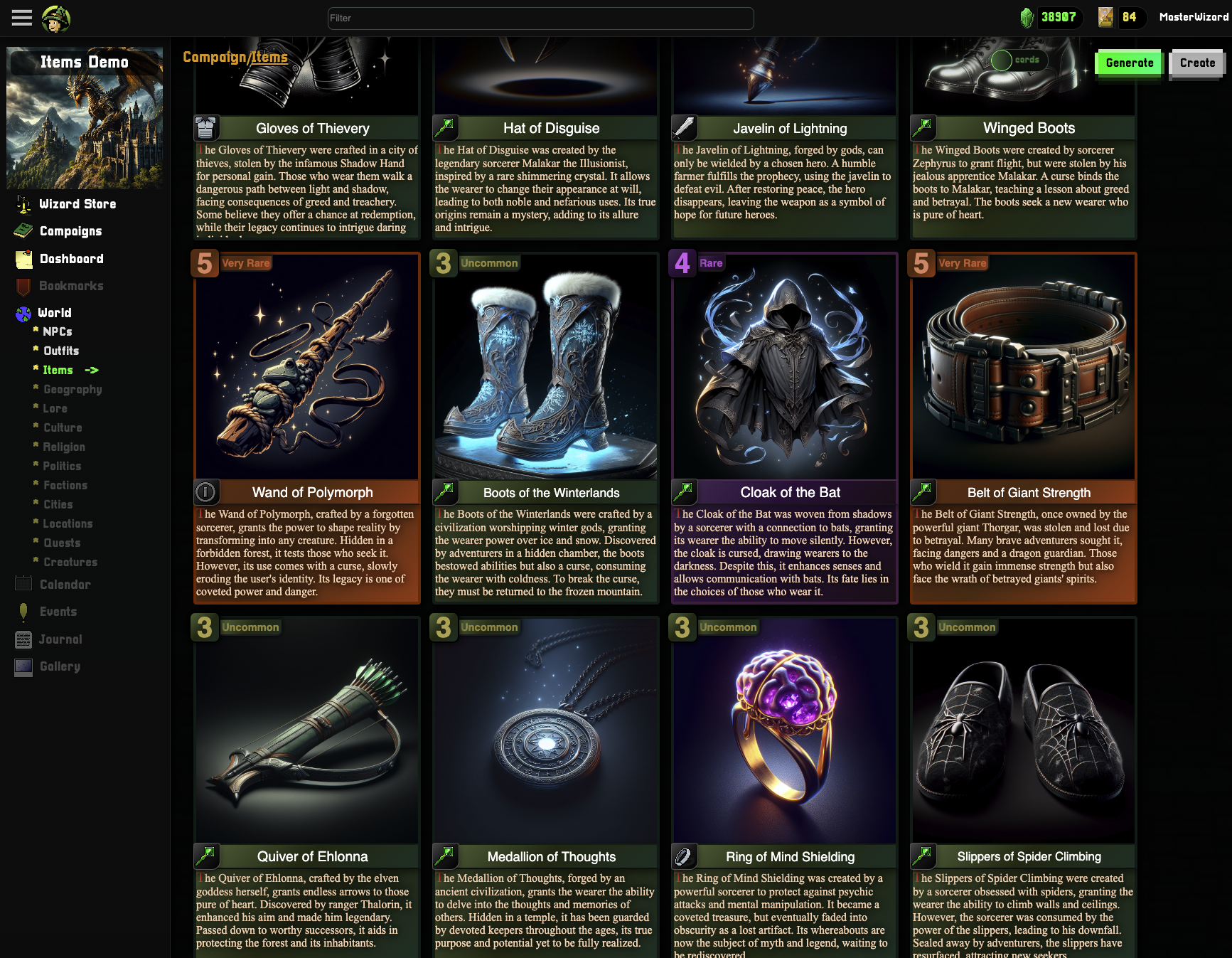Open the Outfits section

61,351
